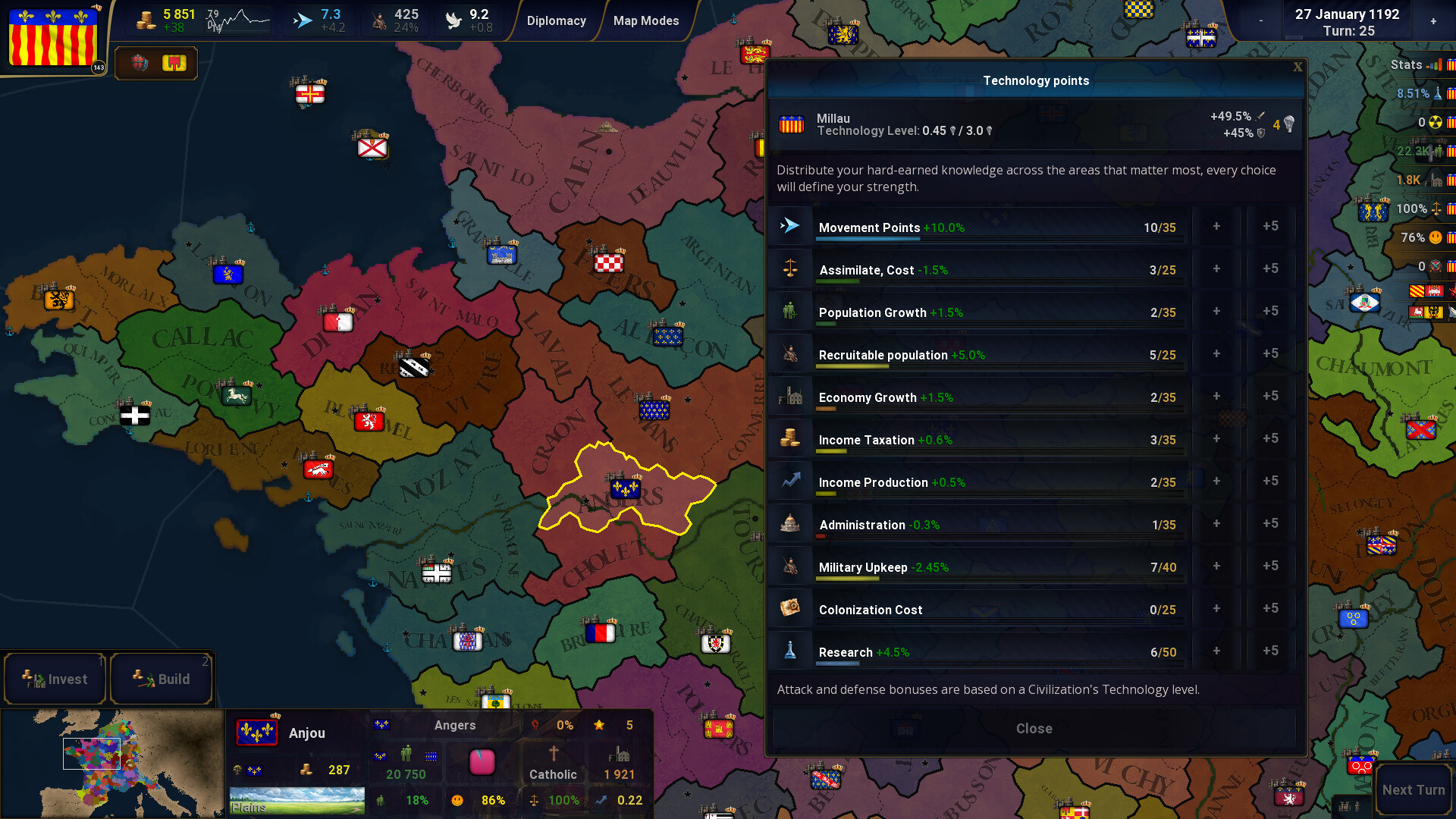The width and height of the screenshot is (1456, 819).
Task: Add five points to Income Taxation
Action: pos(1270,438)
